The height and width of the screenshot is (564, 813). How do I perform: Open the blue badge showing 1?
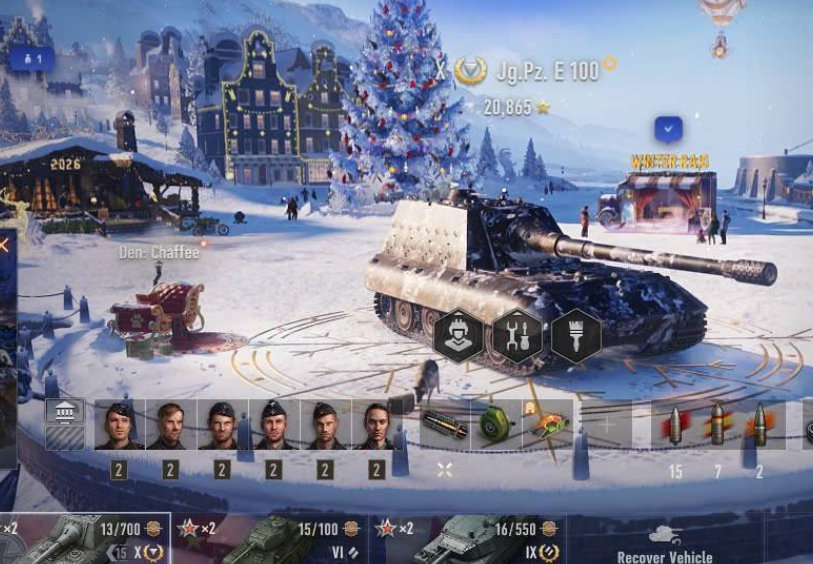(33, 60)
